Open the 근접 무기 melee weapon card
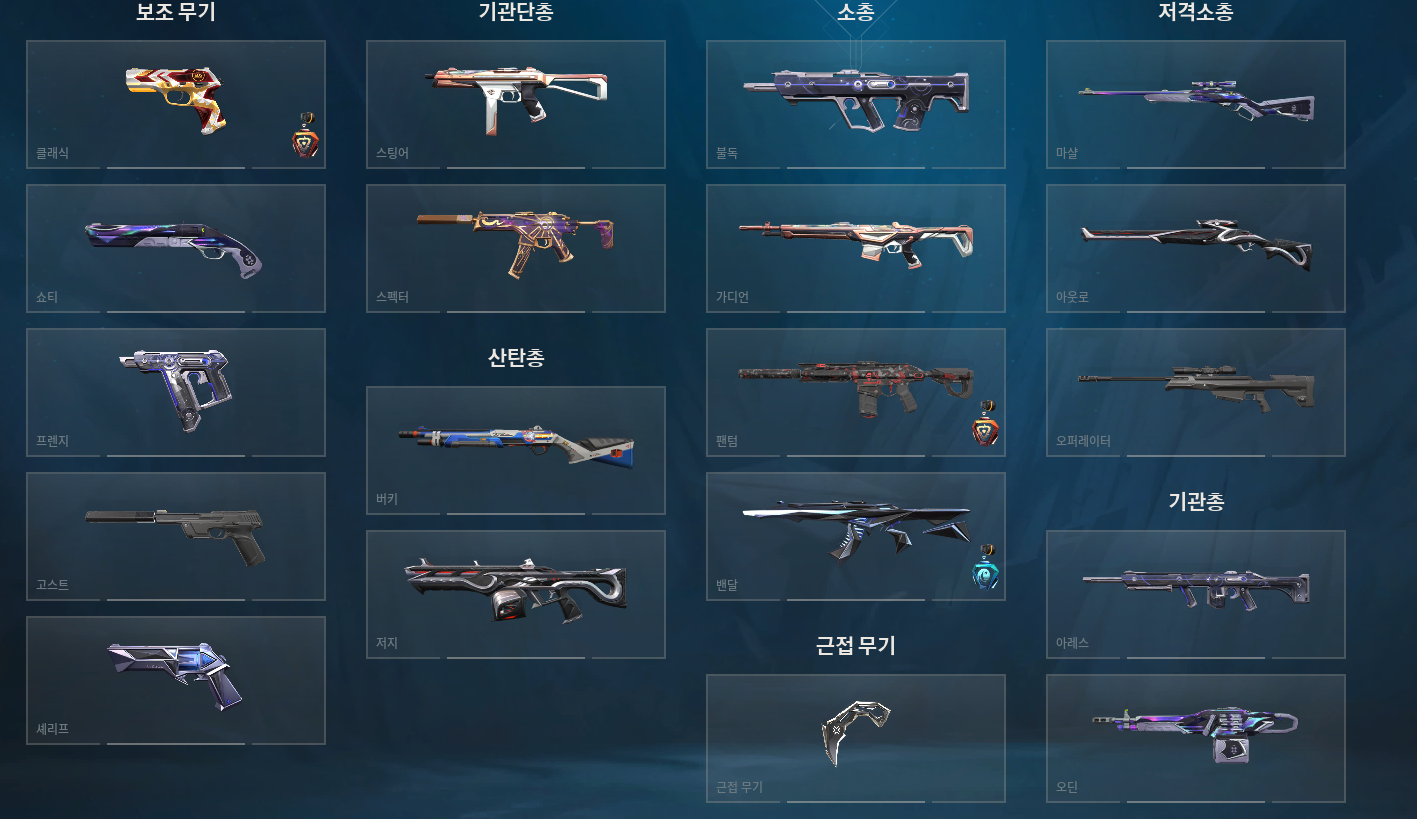 (x=855, y=738)
